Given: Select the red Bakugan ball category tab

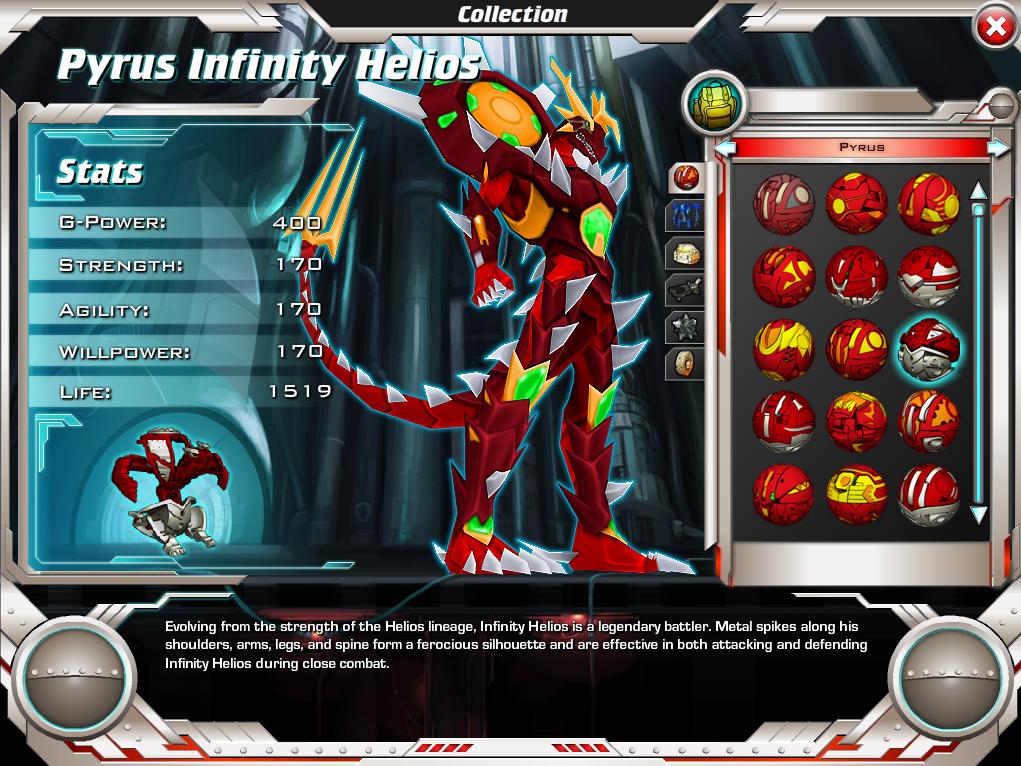Looking at the screenshot, I should pyautogui.click(x=686, y=178).
